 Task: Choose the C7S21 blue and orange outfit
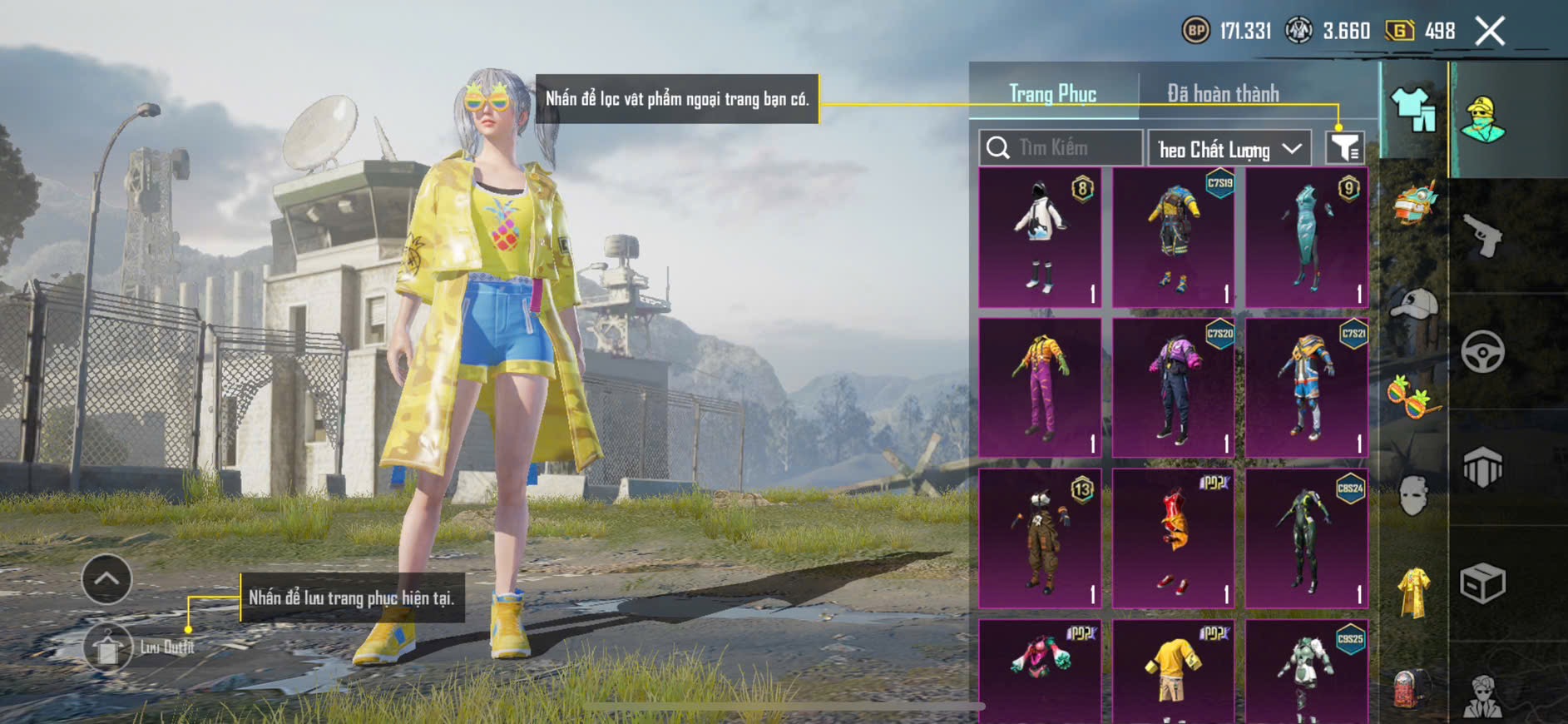tap(1307, 388)
